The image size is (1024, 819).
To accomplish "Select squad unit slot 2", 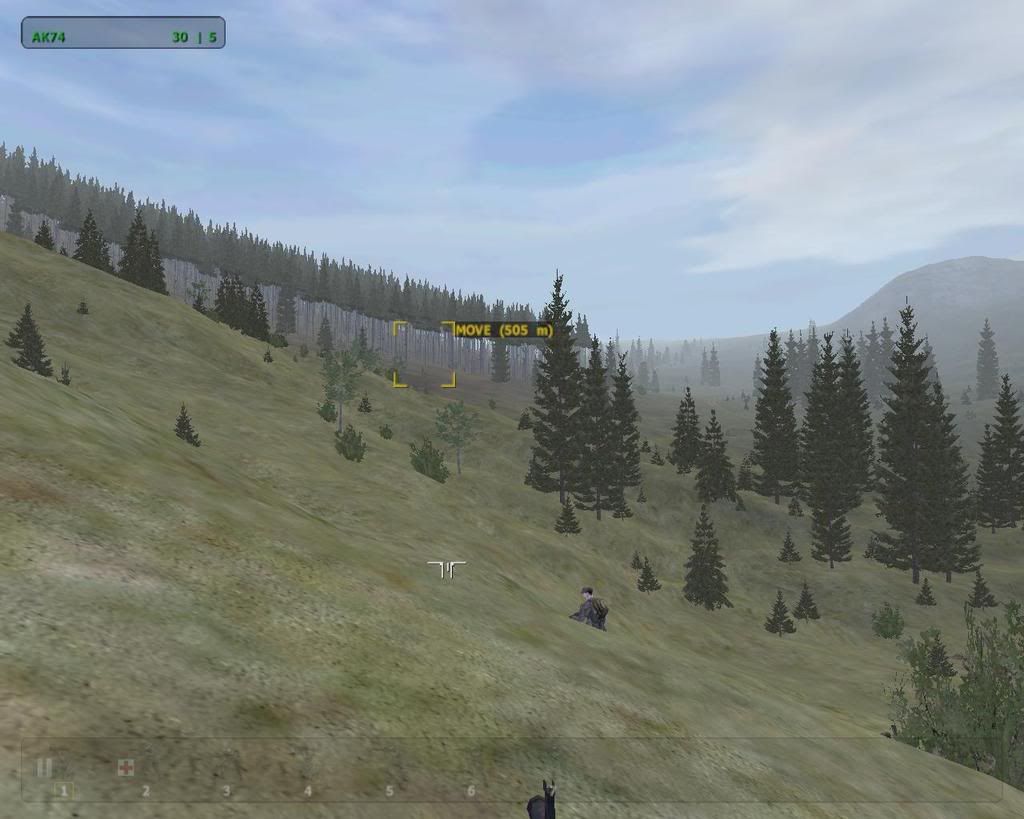I will (x=145, y=791).
